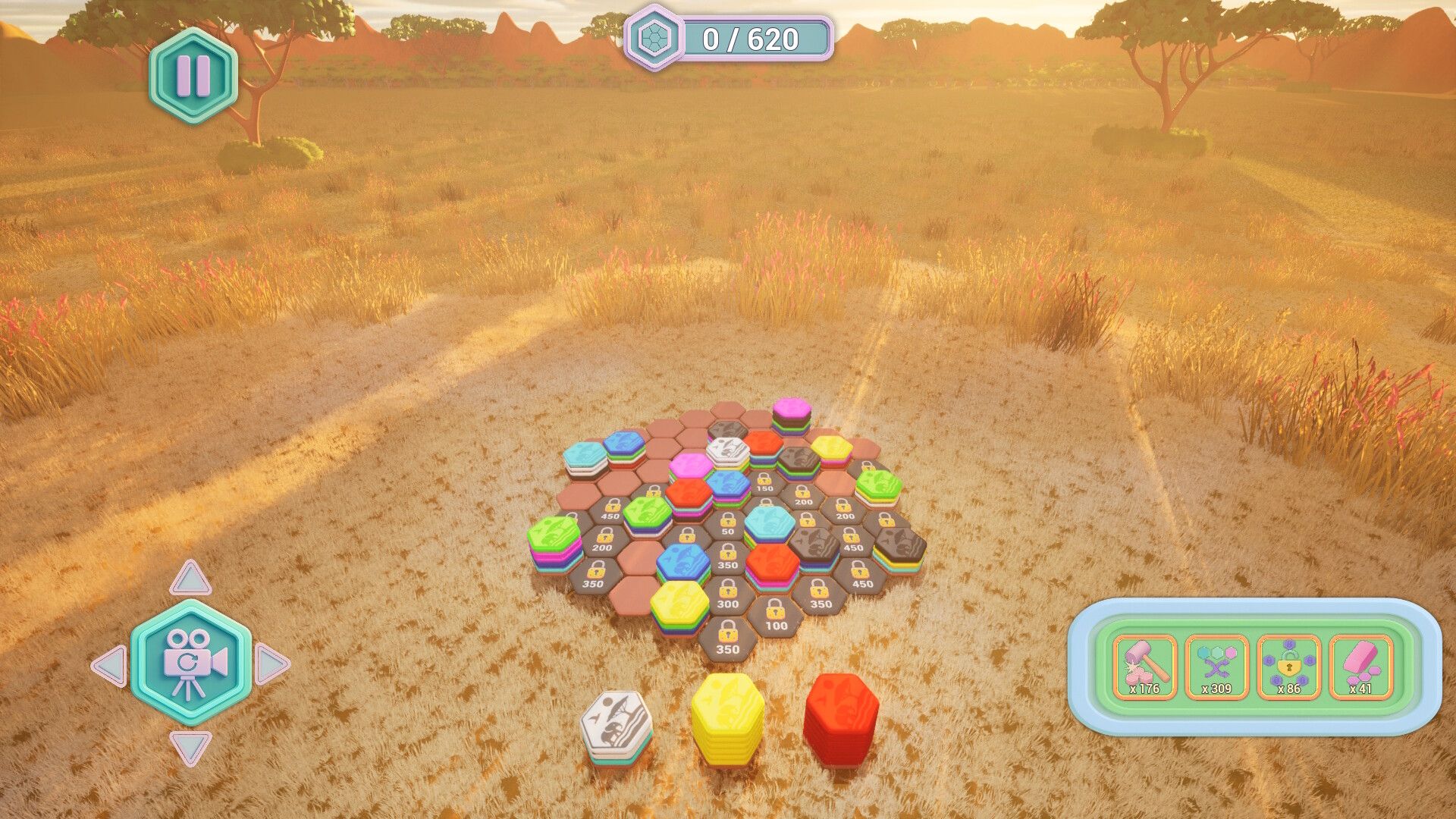Reset the camera with the center camera button
This screenshot has height=819, width=1456.
coord(191,662)
